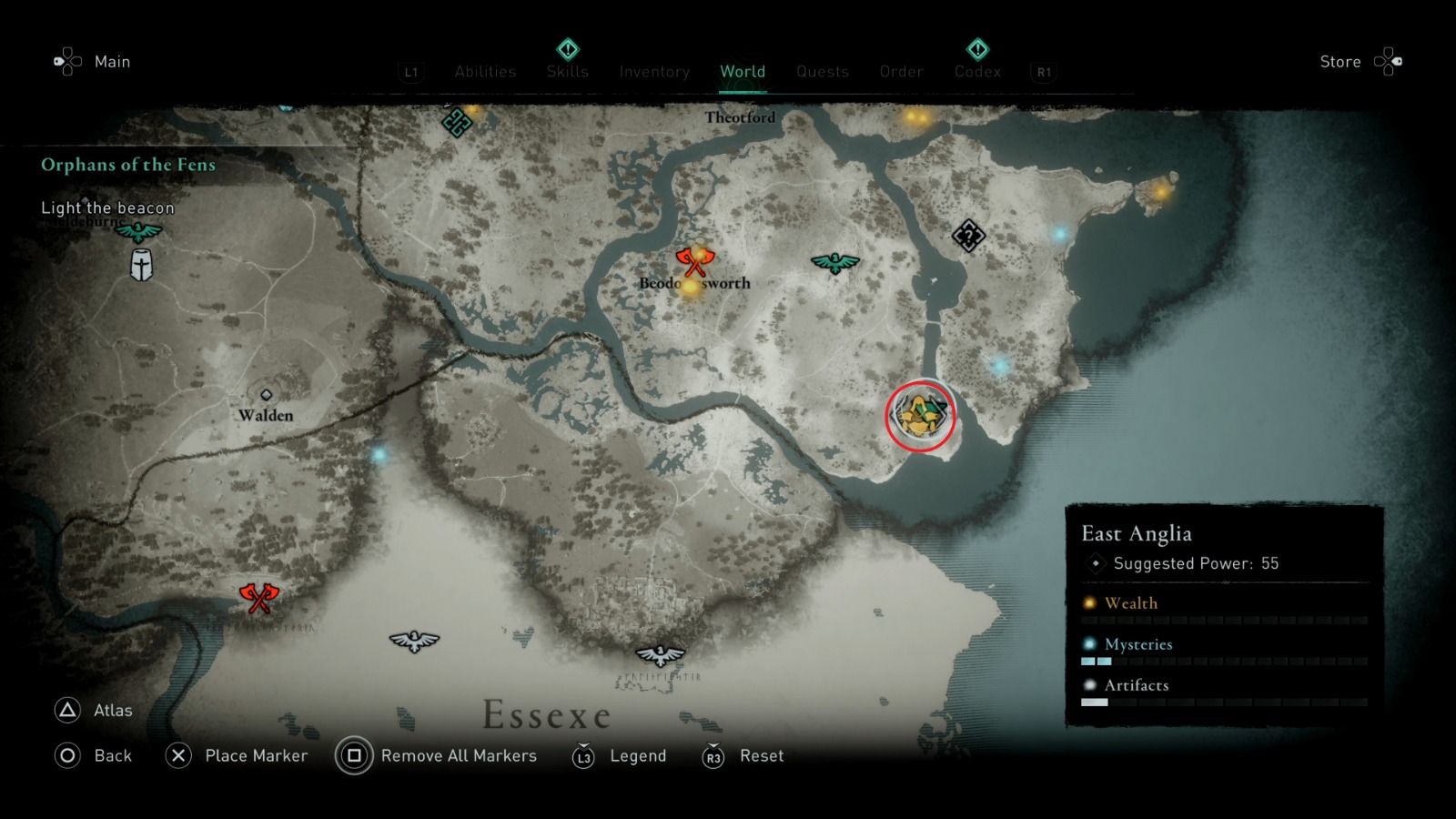Viewport: 1456px width, 819px height.
Task: Open the circled quest objective marker
Action: click(921, 414)
